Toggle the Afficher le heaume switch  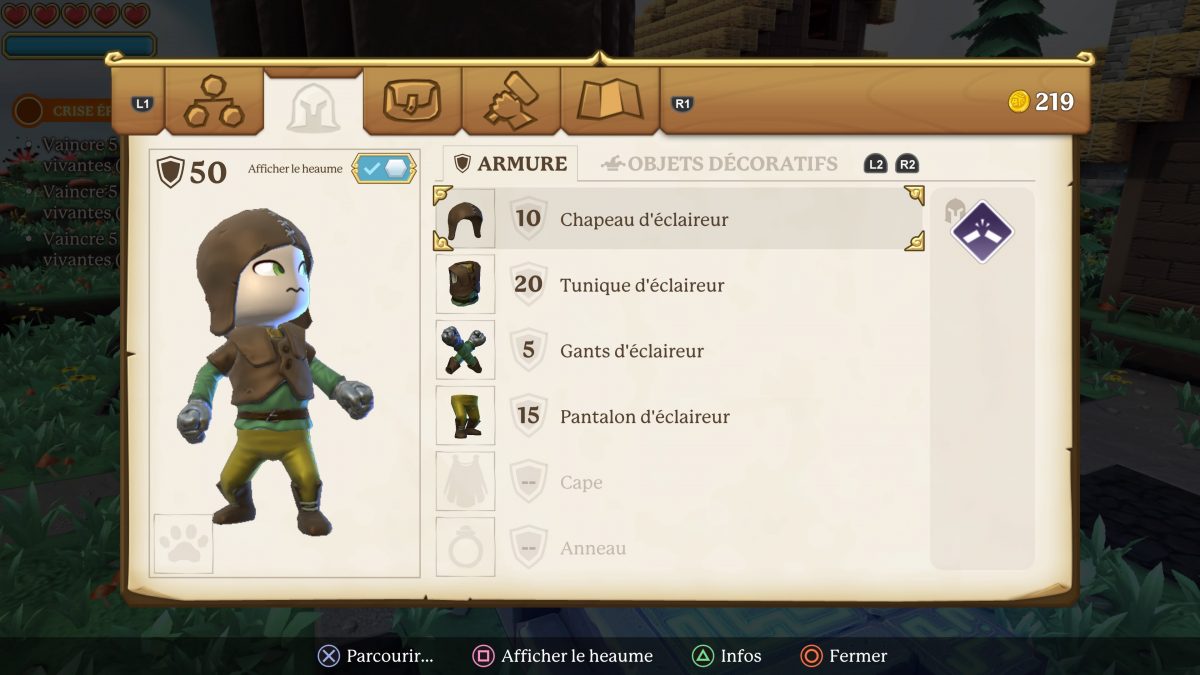tap(384, 169)
